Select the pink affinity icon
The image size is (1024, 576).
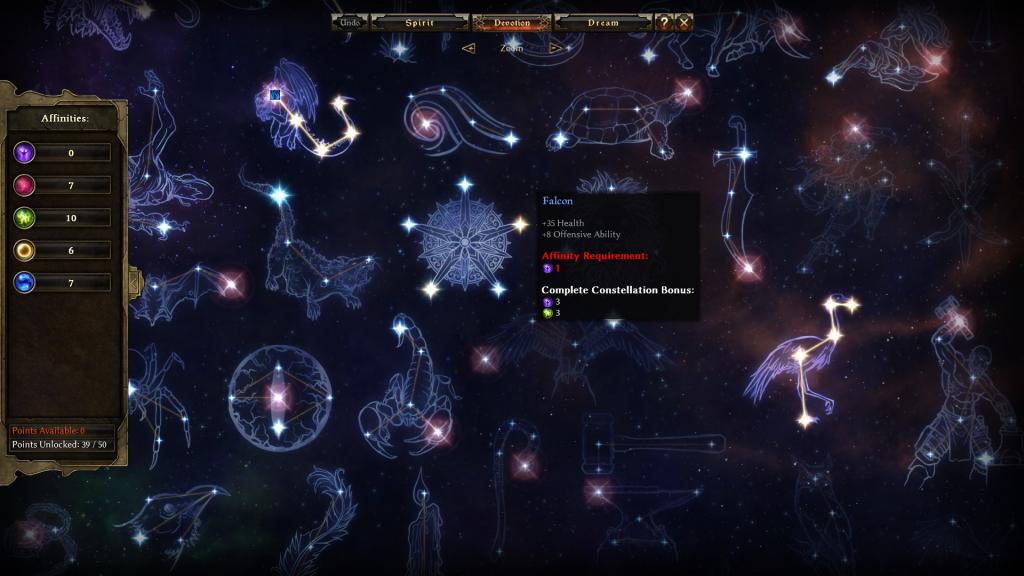(x=25, y=185)
